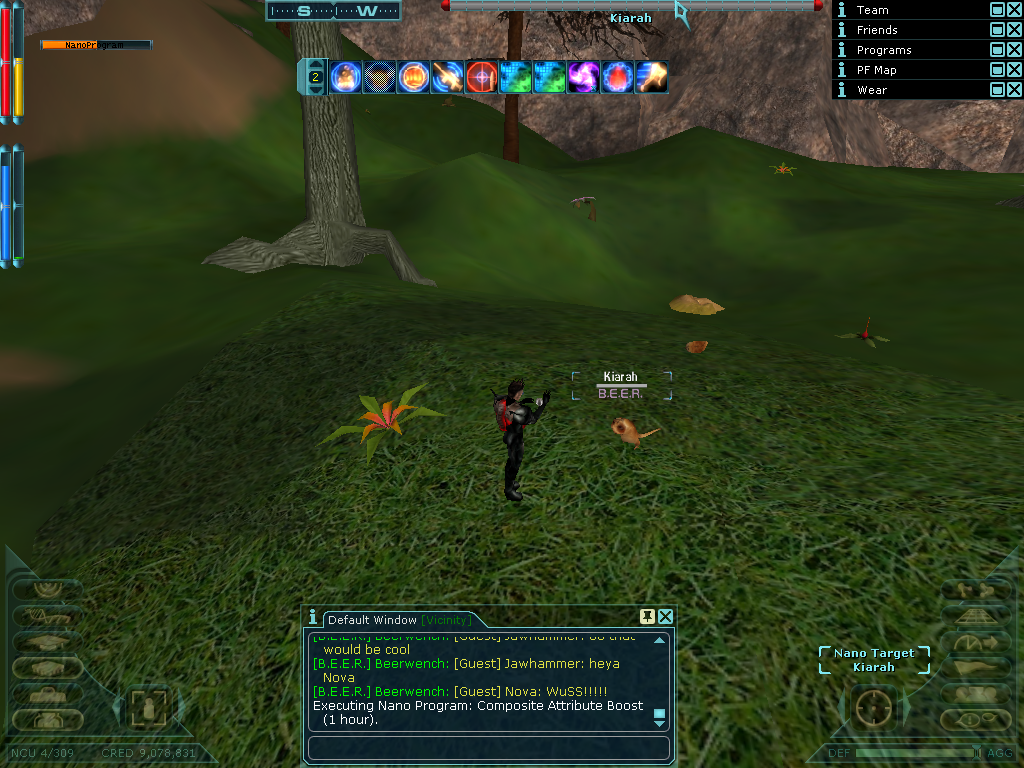Click the crosshair target button

point(874,709)
